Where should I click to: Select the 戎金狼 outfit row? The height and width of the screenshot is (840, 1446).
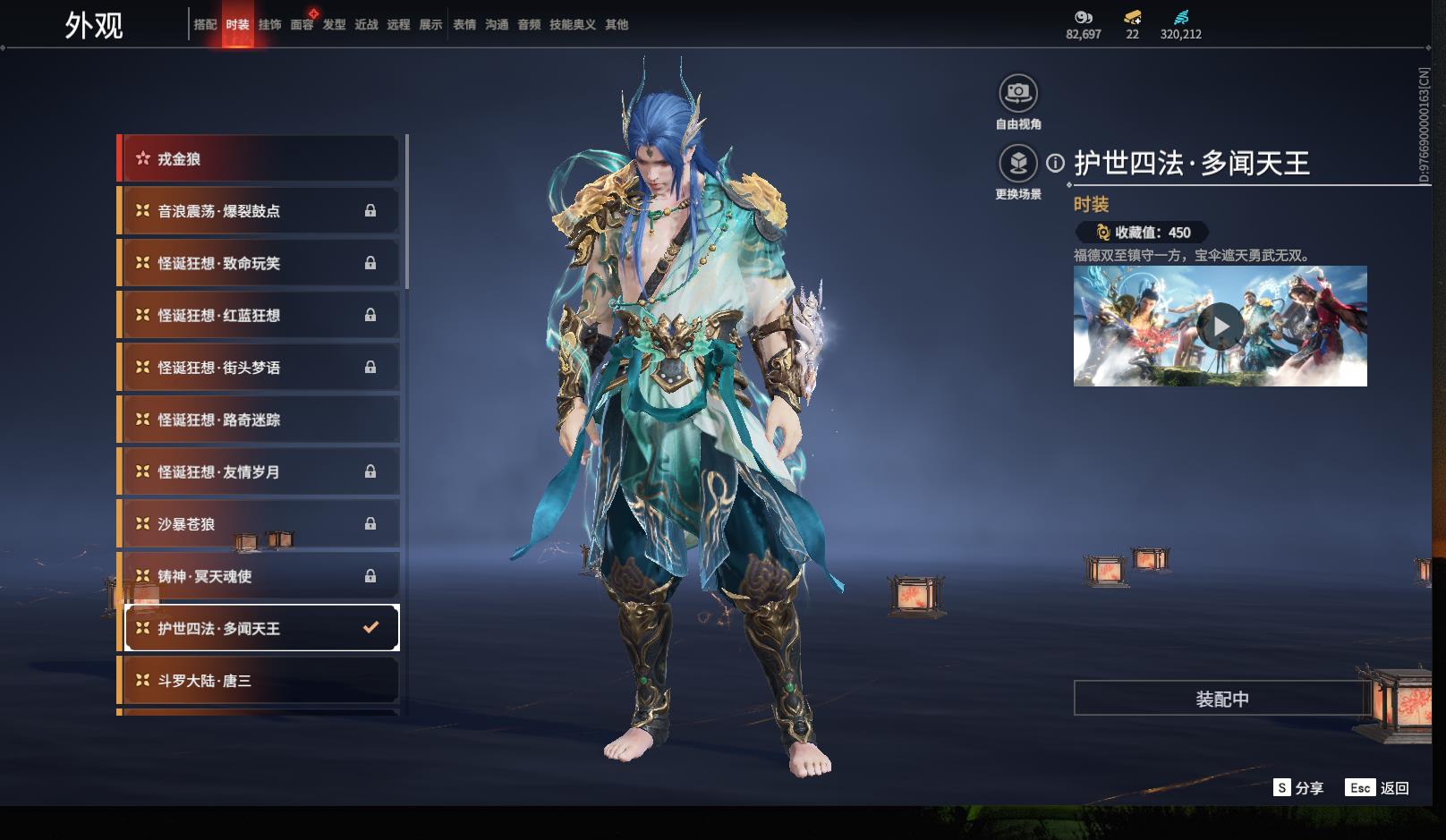tap(259, 159)
